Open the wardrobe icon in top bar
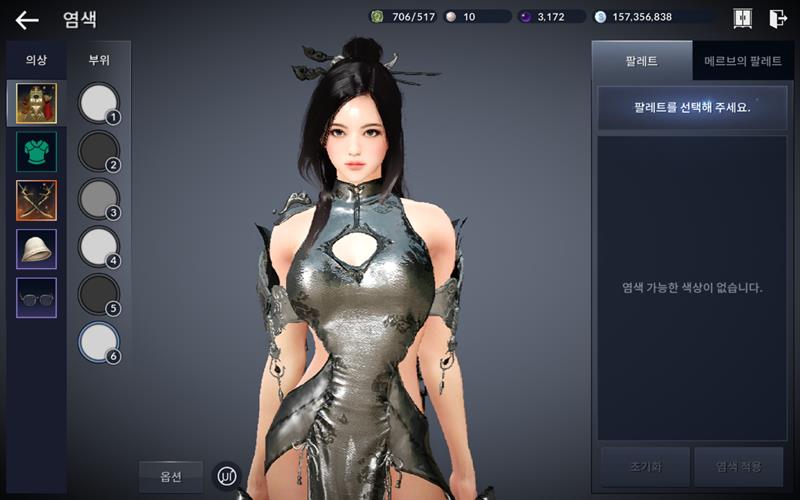 click(743, 18)
